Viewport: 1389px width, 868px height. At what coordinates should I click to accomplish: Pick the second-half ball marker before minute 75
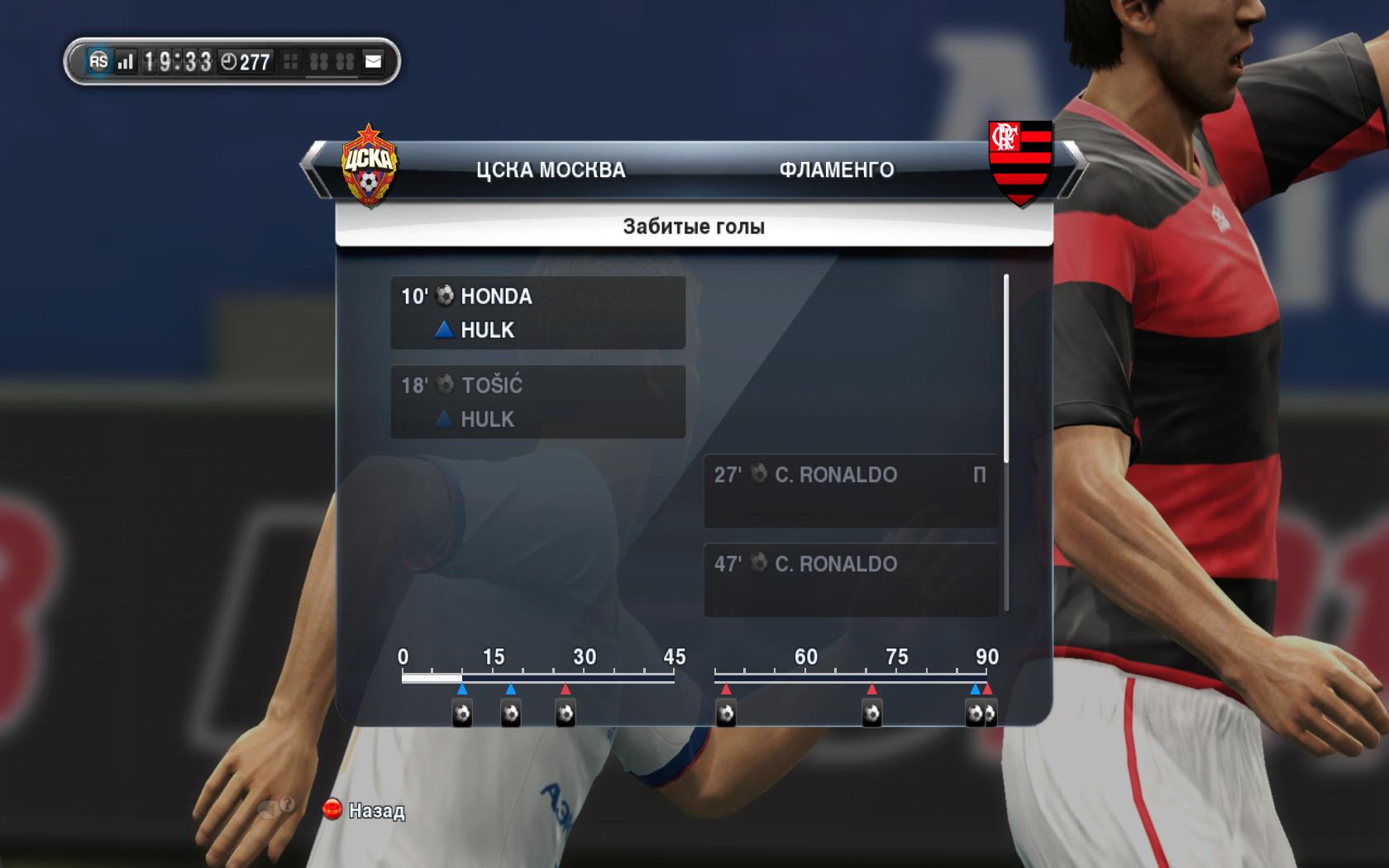coord(871,713)
